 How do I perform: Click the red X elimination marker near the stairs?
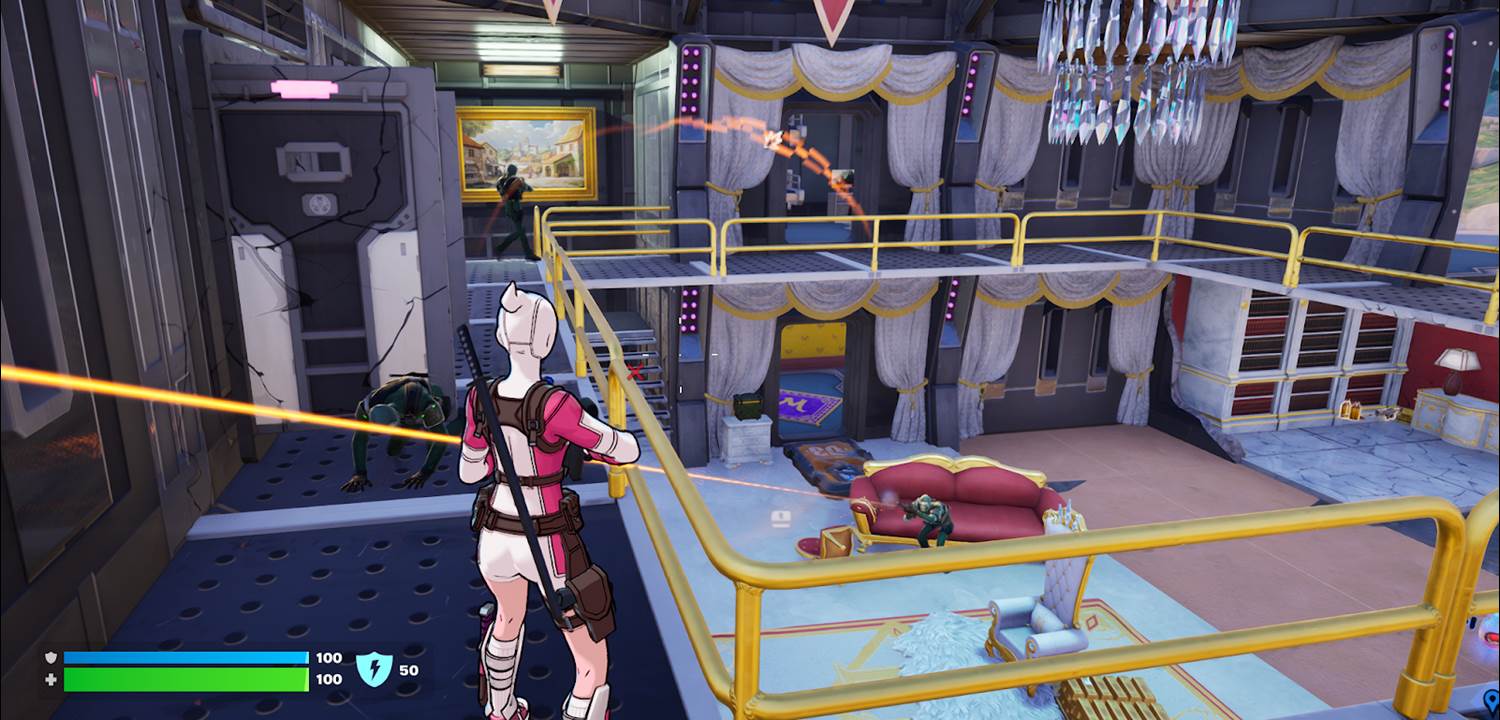pyautogui.click(x=634, y=370)
